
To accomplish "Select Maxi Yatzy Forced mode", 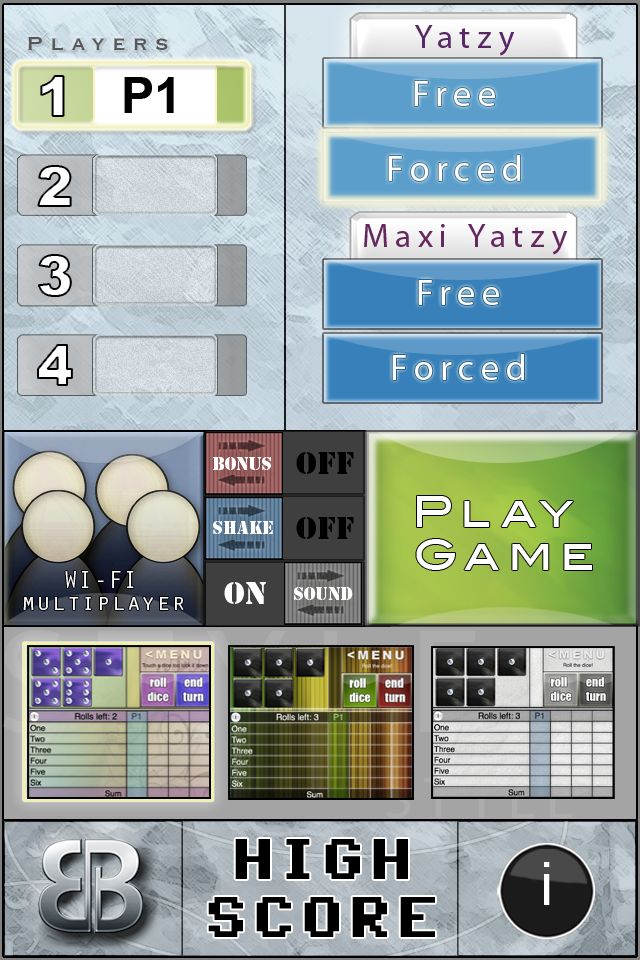I will tap(461, 368).
